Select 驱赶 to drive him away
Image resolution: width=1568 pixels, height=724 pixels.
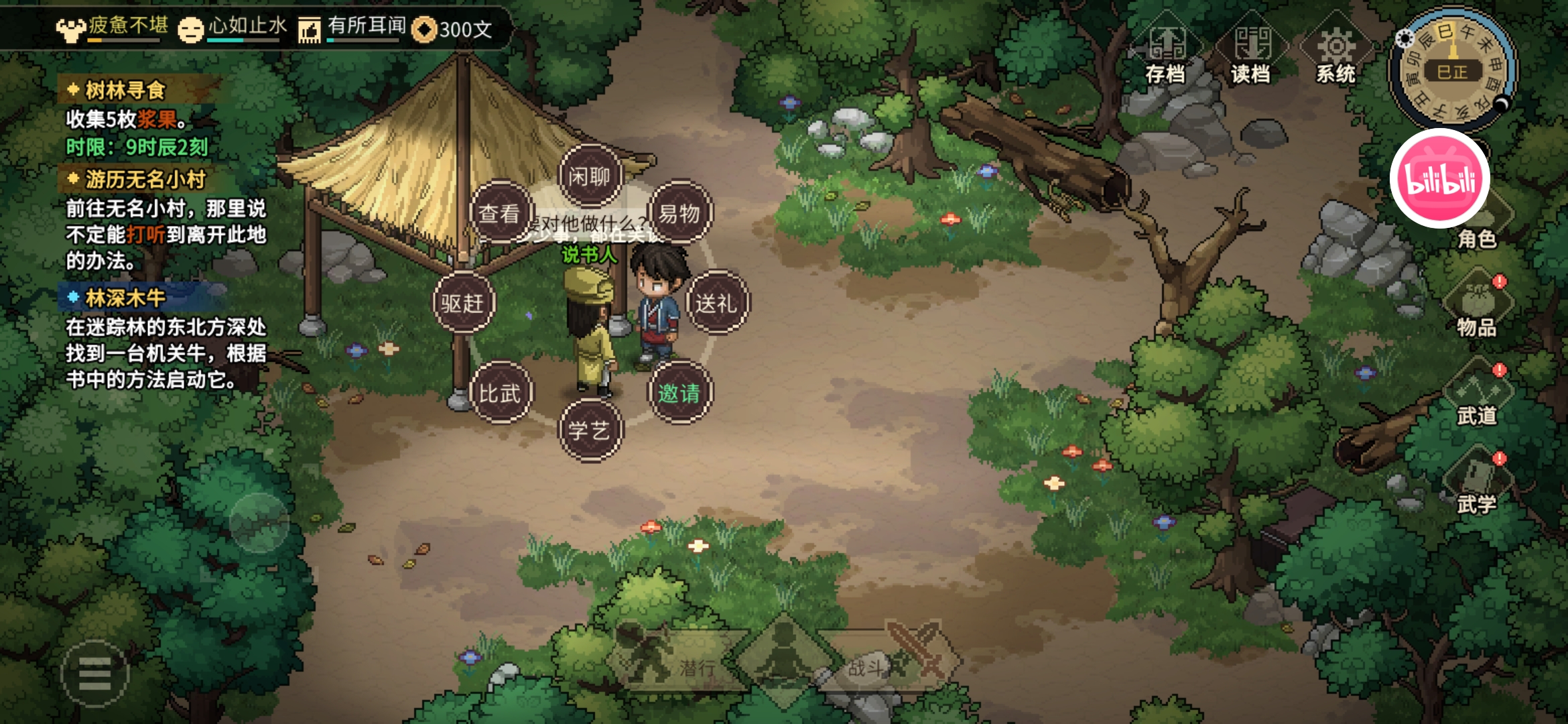[x=463, y=303]
